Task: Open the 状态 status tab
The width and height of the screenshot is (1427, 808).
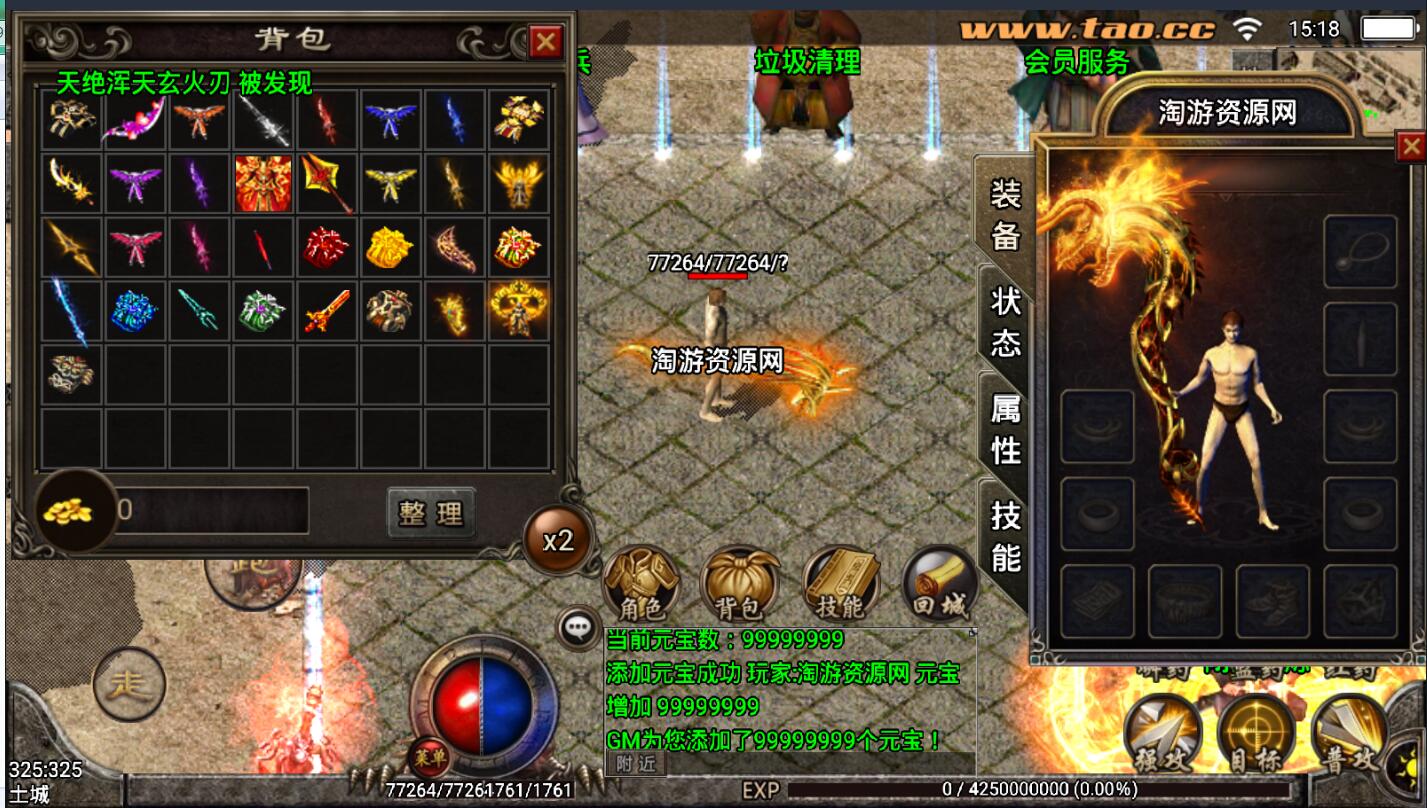Action: (1004, 321)
